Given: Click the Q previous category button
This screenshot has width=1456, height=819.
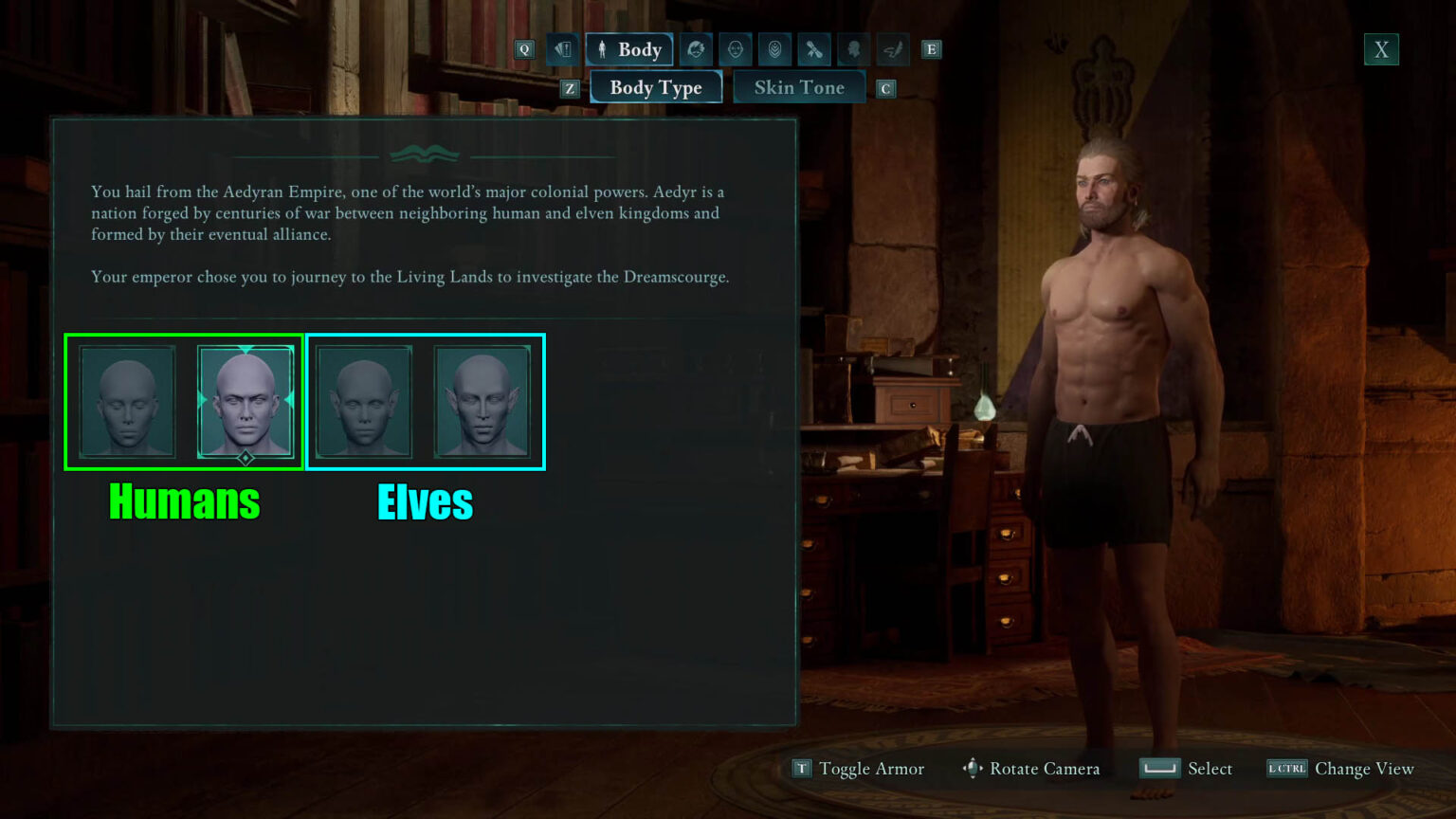Looking at the screenshot, I should tap(524, 49).
